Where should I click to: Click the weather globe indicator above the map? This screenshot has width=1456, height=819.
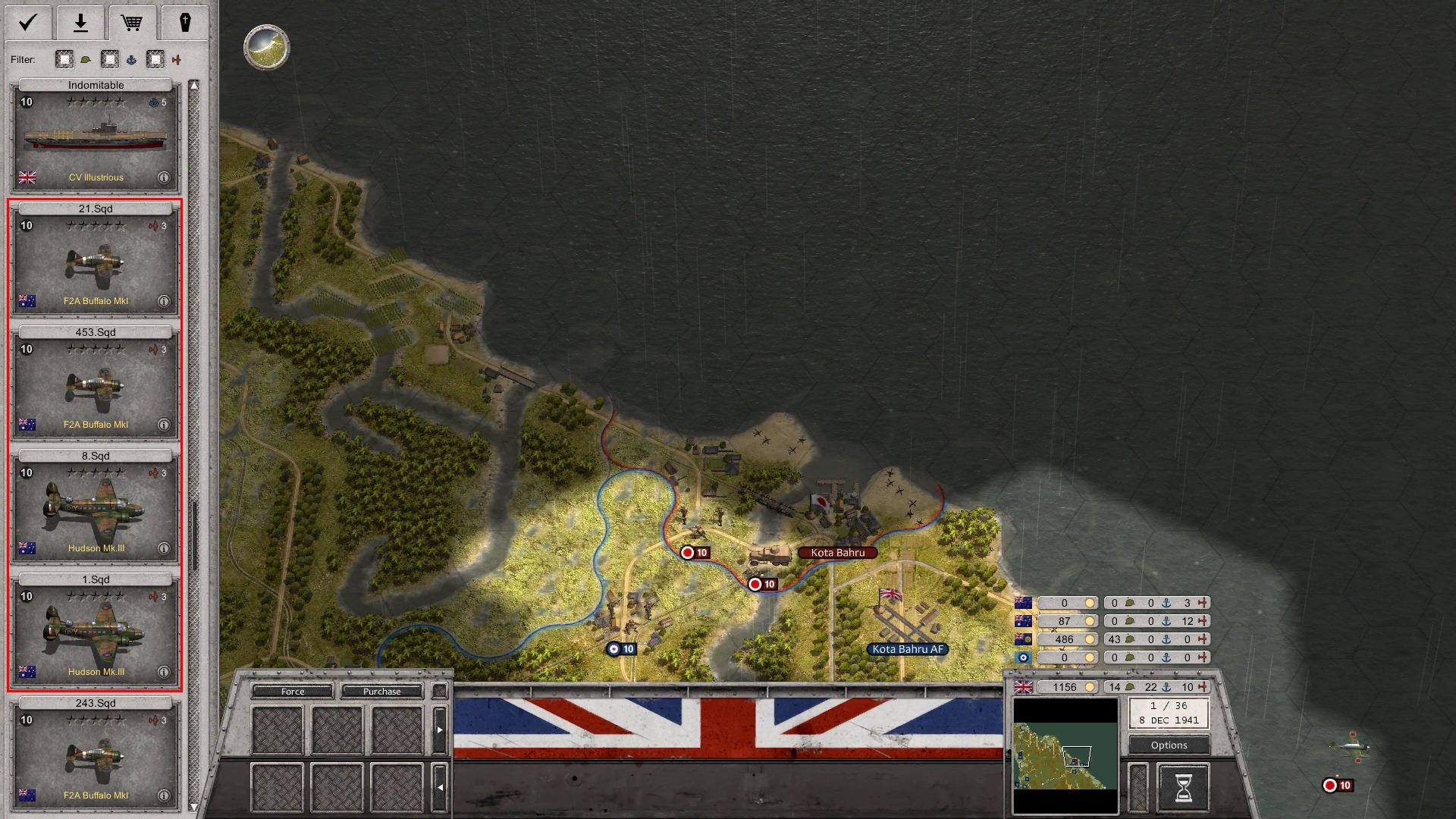pos(266,49)
